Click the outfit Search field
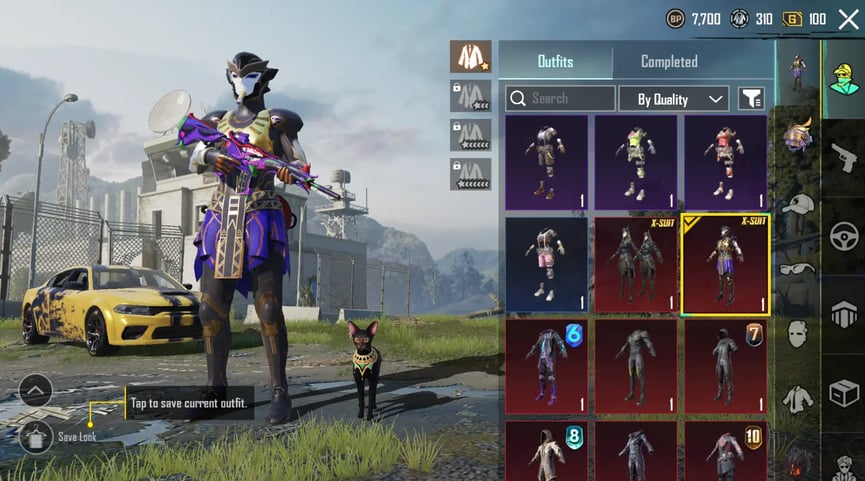The image size is (865, 481). click(x=560, y=98)
